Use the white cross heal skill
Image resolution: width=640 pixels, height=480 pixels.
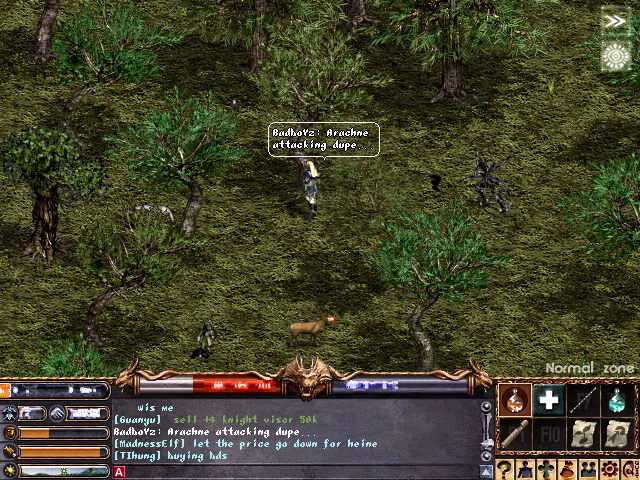coord(547,400)
